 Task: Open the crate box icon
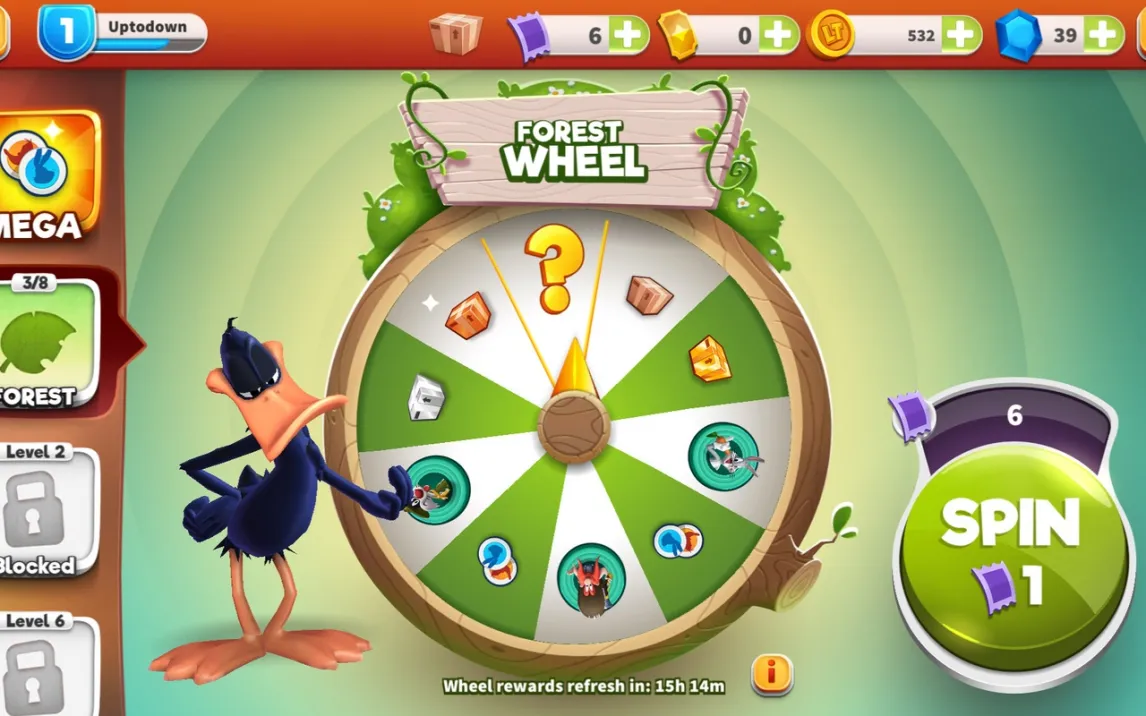[x=455, y=34]
